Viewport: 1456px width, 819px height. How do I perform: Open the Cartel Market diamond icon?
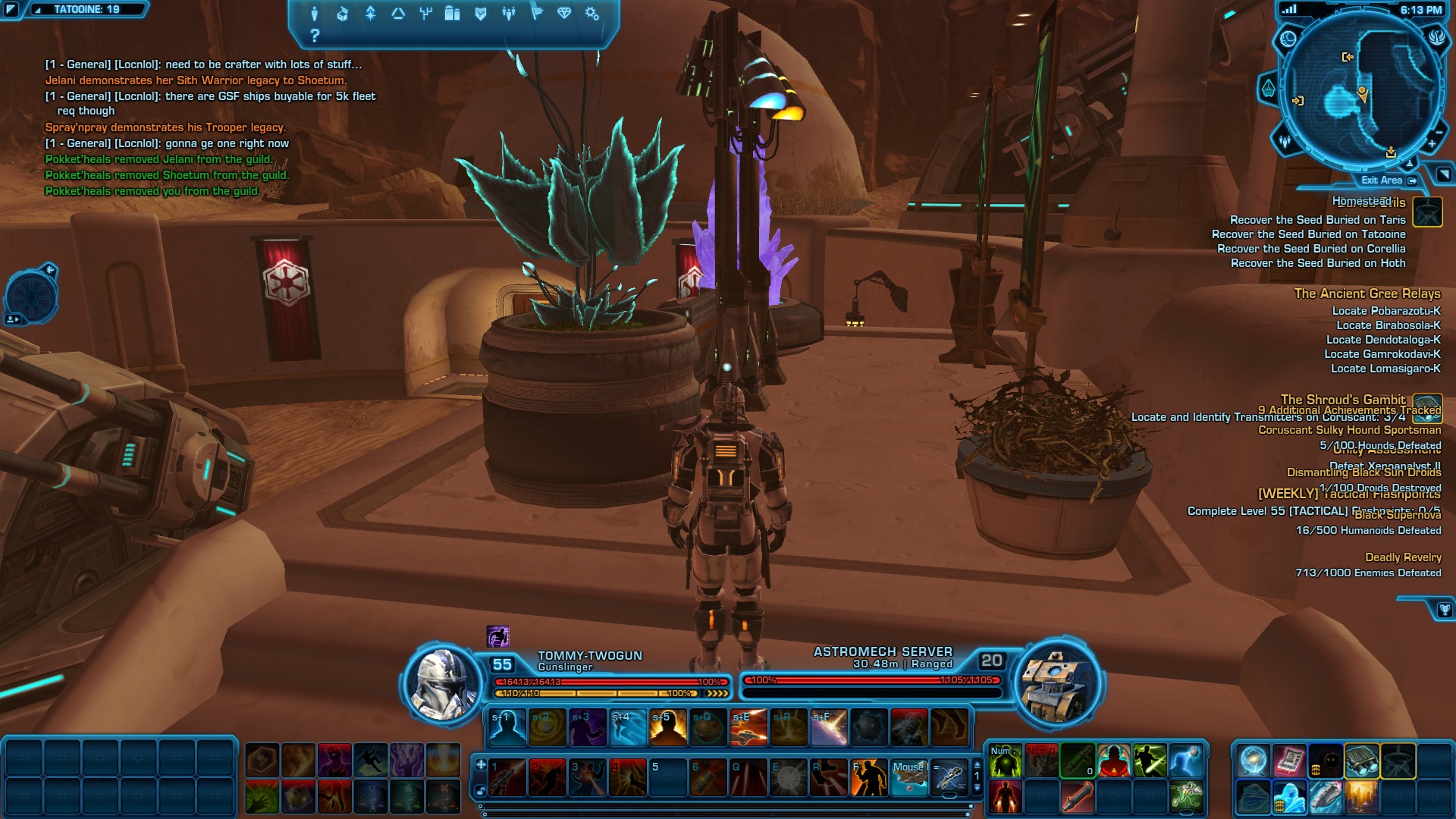564,14
